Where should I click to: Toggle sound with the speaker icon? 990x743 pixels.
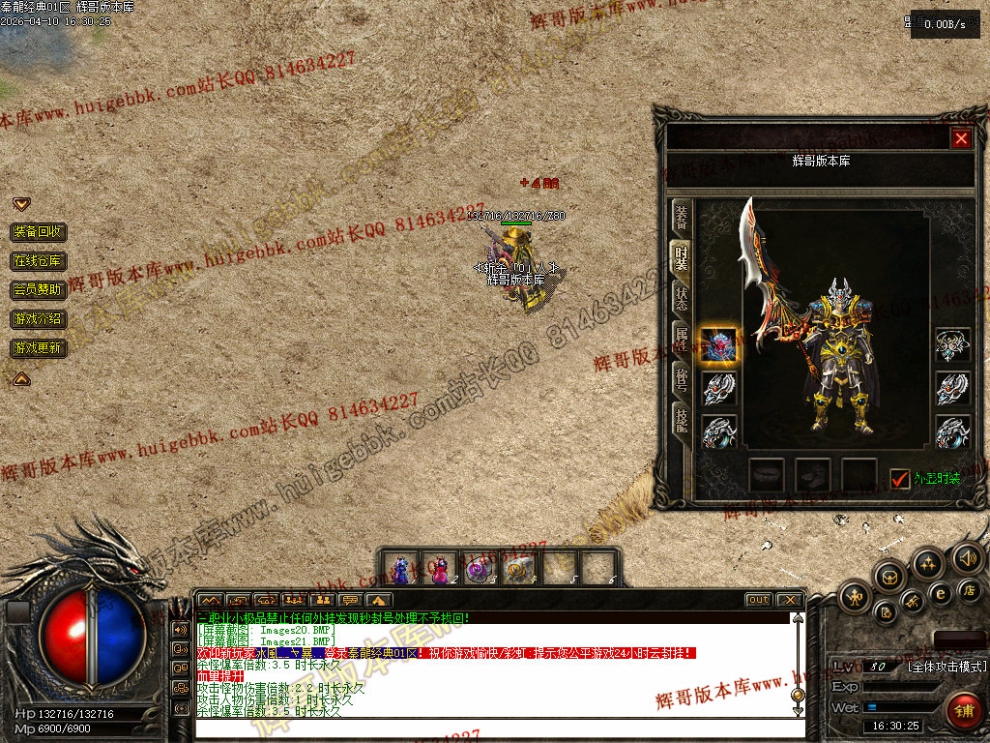pyautogui.click(x=966, y=558)
